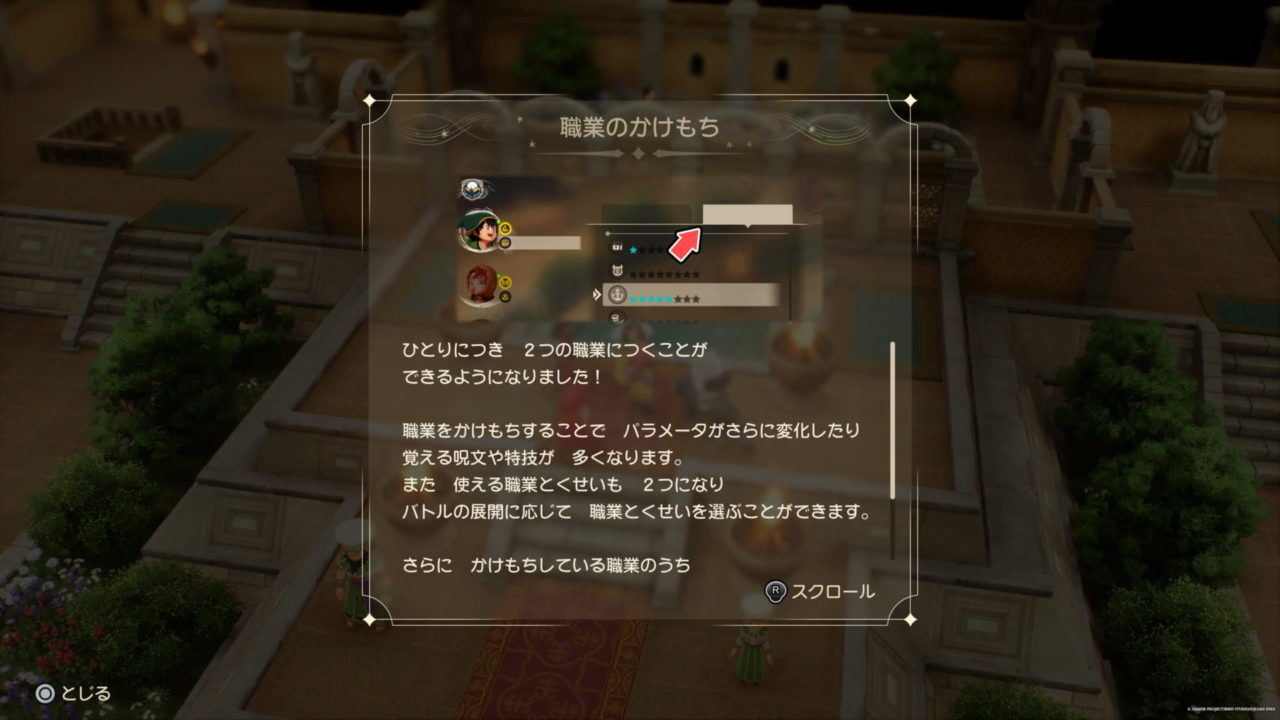1280x720 pixels.
Task: Switch to the highlighted right tab
Action: coord(746,213)
